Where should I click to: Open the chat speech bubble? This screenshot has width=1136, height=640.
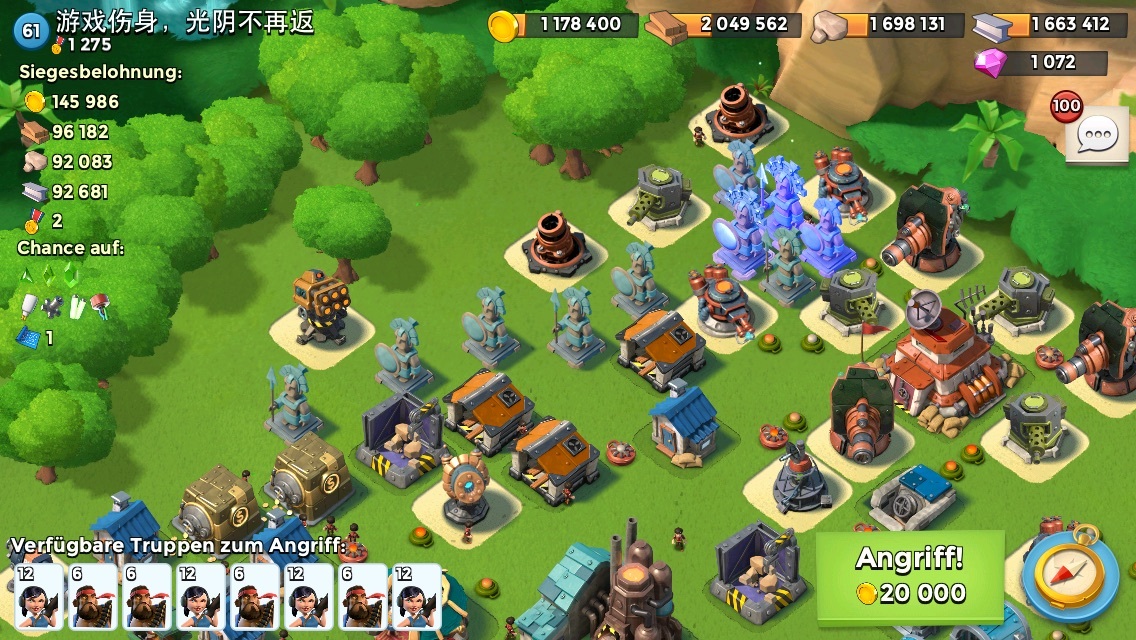coord(1097,134)
